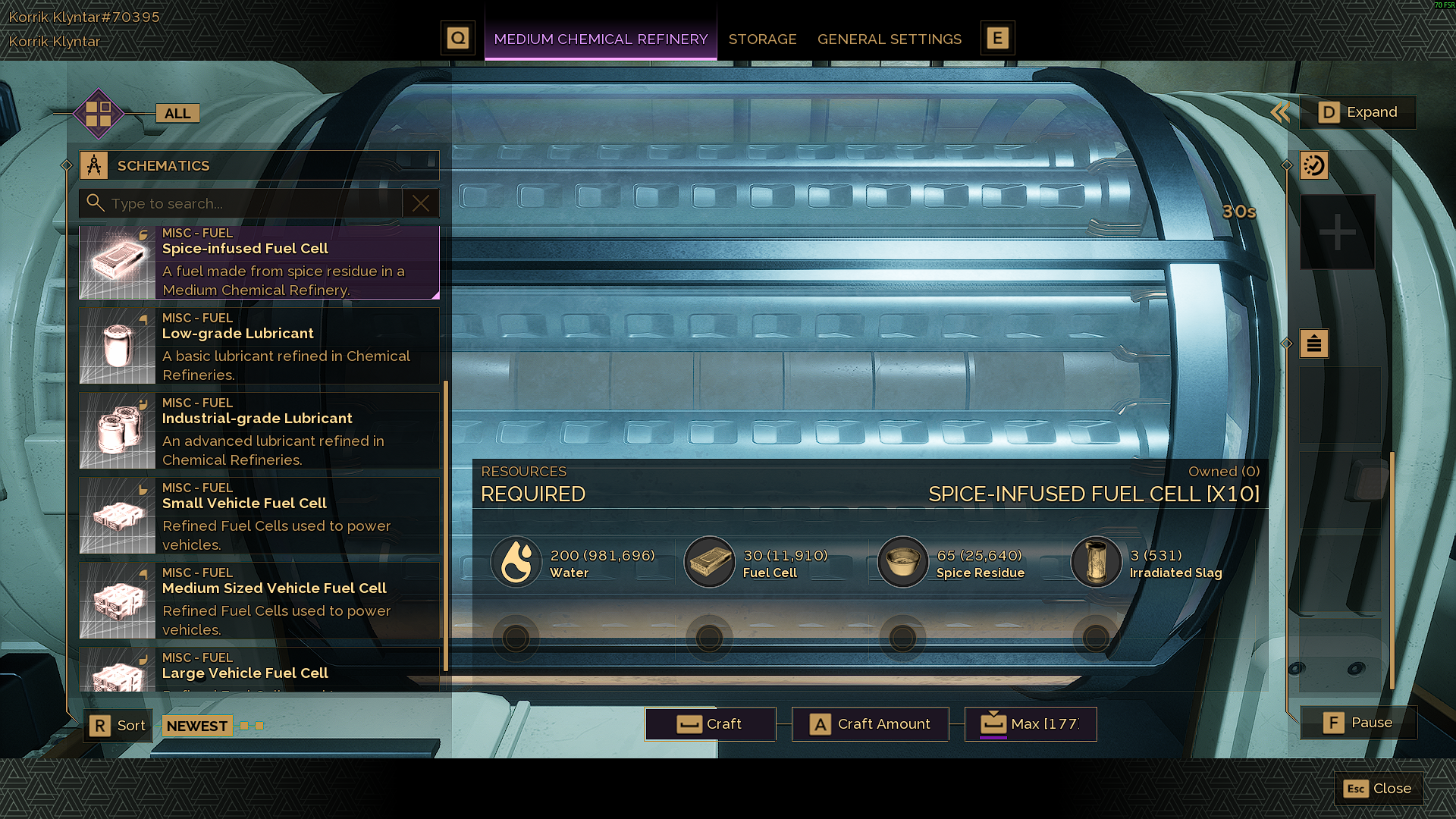Choose the Medium Sized Vehicle Fuel Cell schematic

(x=259, y=601)
